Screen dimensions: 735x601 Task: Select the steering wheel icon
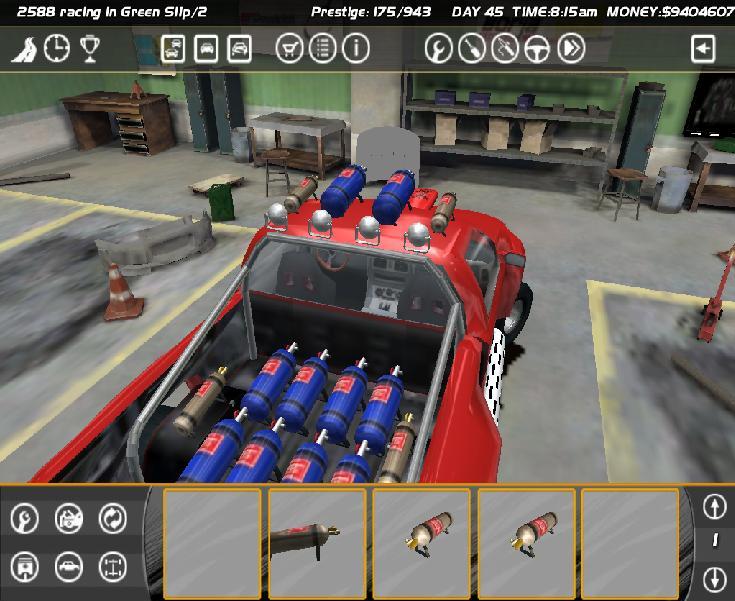point(539,48)
